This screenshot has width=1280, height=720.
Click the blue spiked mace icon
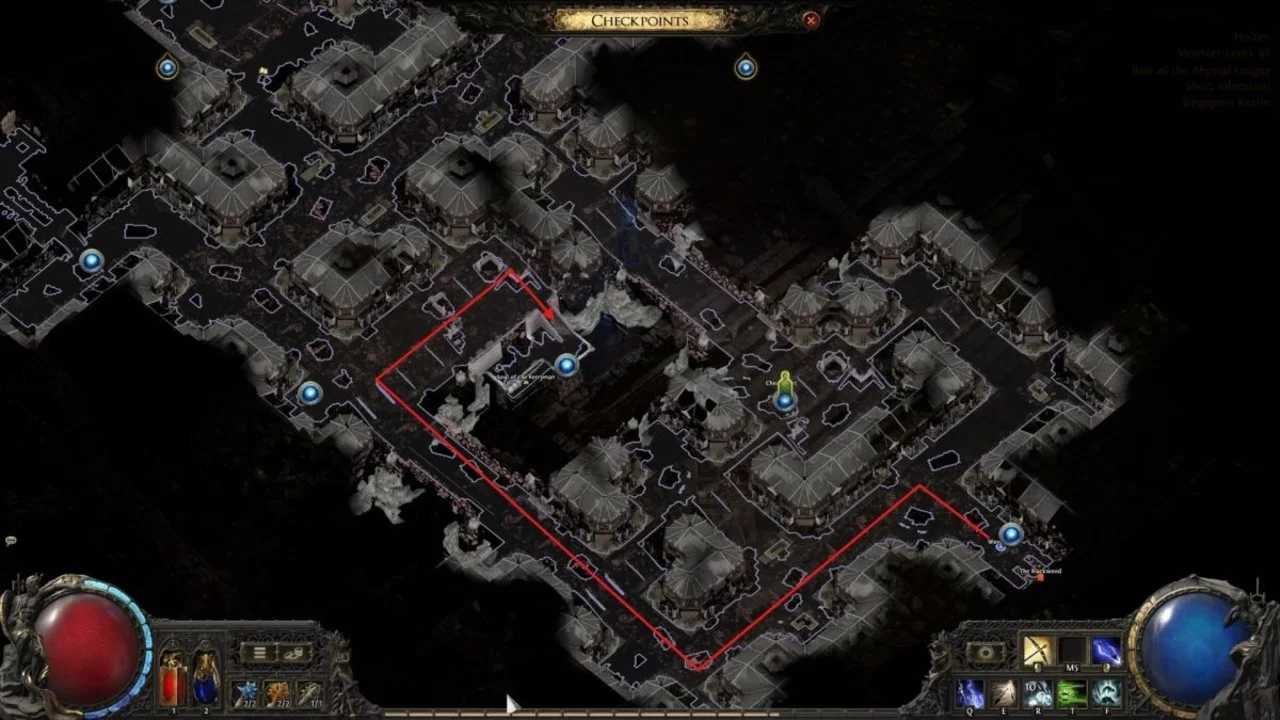(x=244, y=692)
